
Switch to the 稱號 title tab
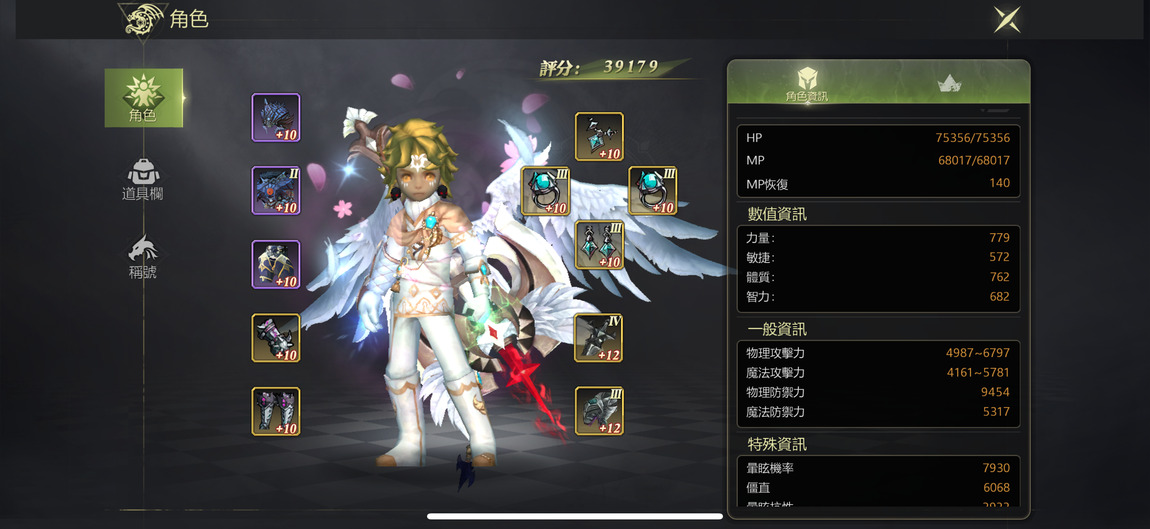pos(143,258)
